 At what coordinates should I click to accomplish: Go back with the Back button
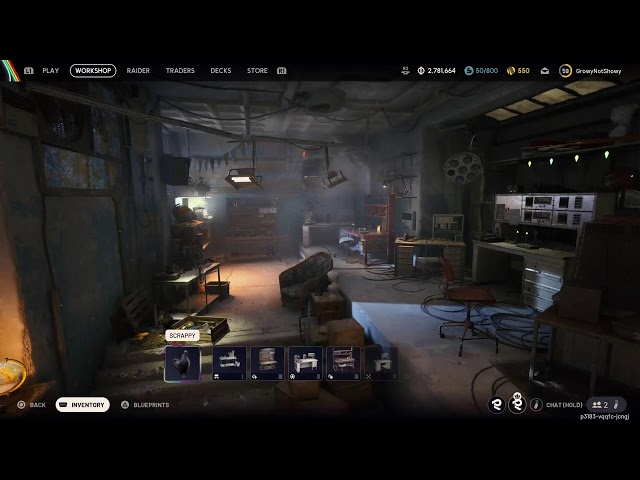click(x=31, y=405)
